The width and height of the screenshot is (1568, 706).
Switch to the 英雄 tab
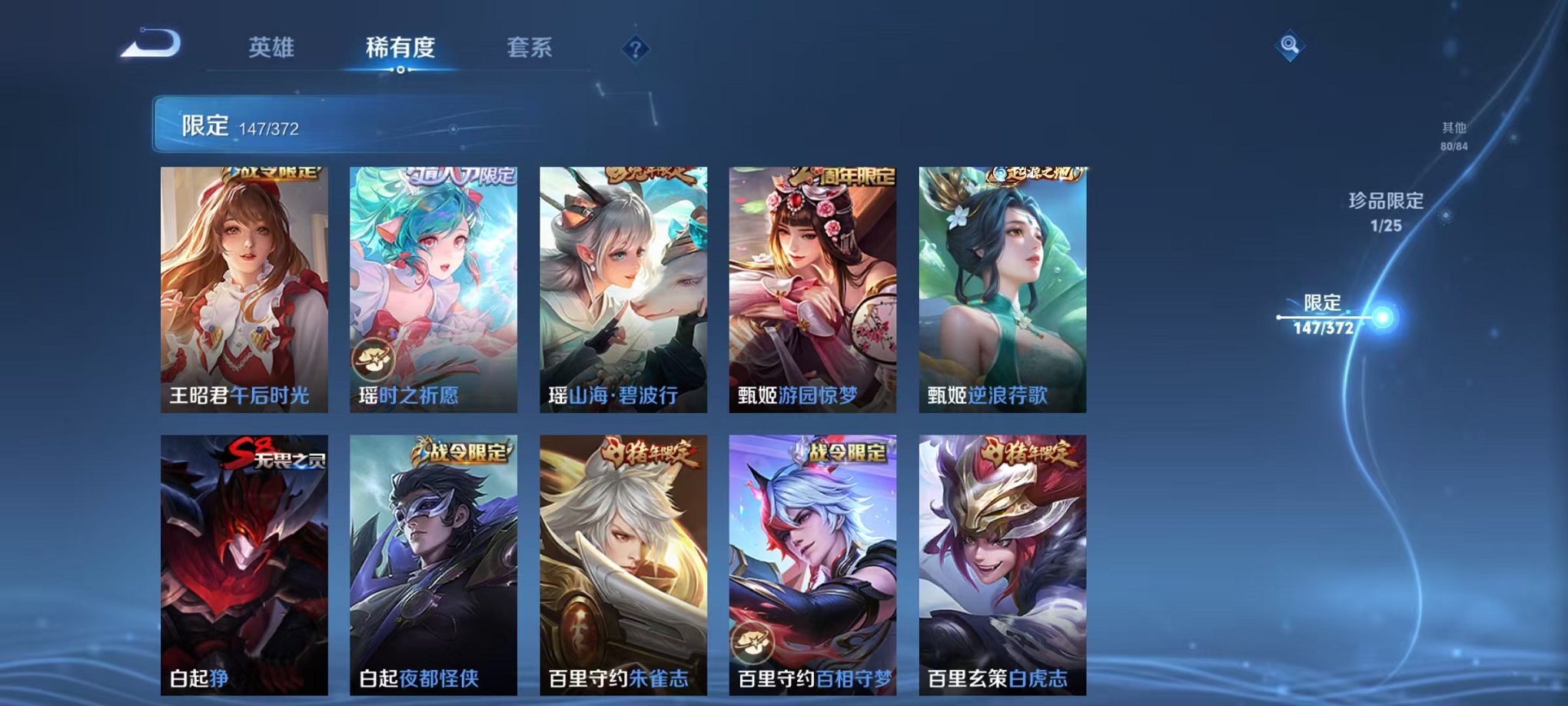pos(273,46)
